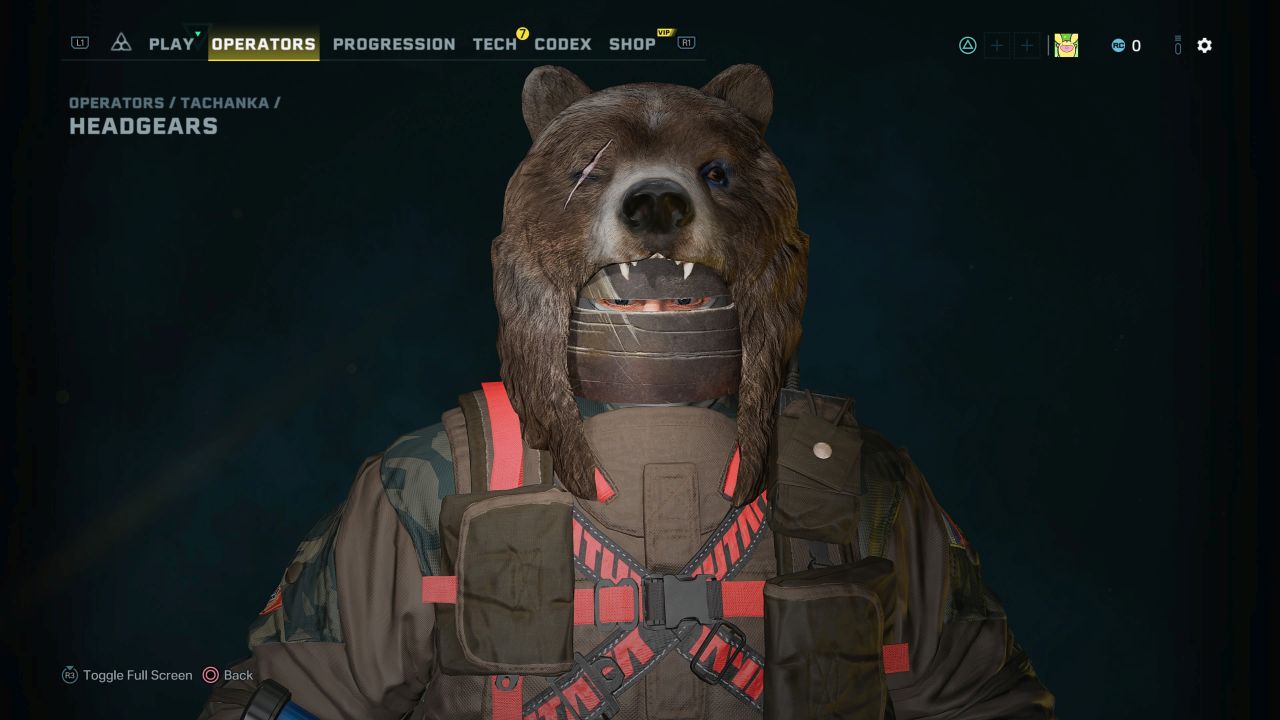The image size is (1280, 720).
Task: Switch to the Progression tab
Action: coord(394,44)
